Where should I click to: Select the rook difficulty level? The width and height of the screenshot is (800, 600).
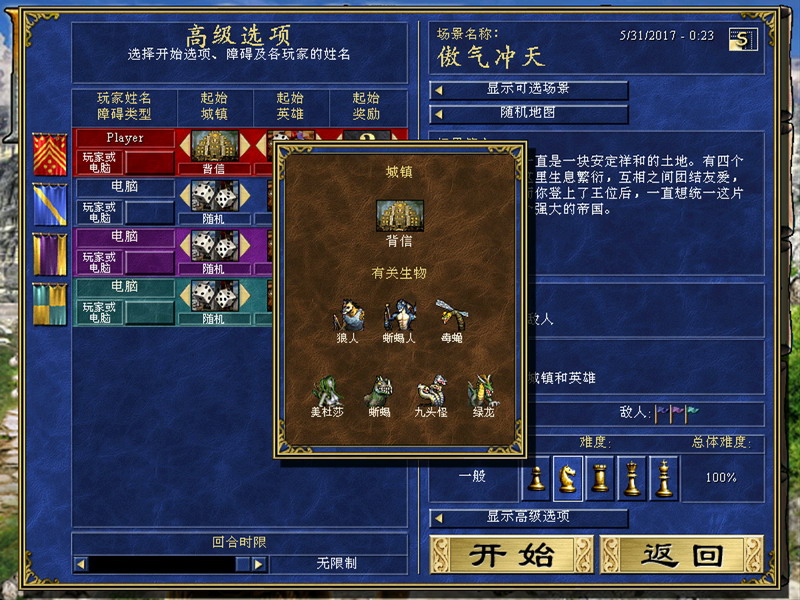600,478
